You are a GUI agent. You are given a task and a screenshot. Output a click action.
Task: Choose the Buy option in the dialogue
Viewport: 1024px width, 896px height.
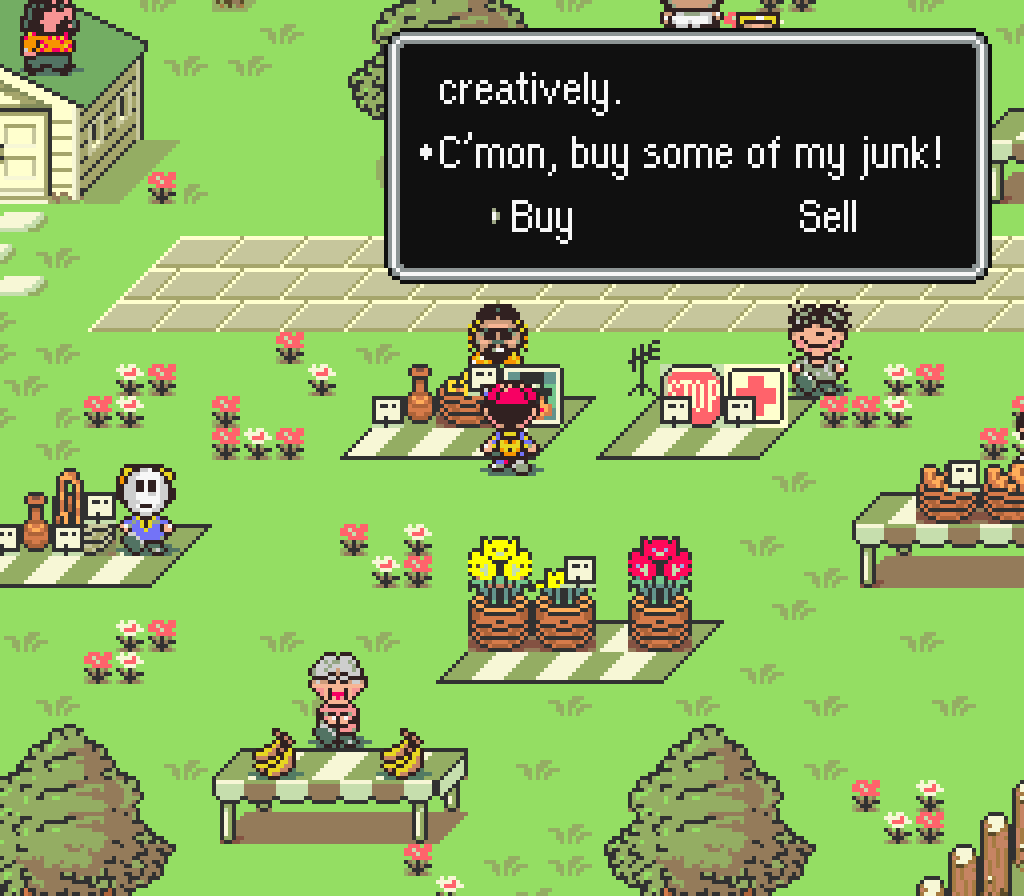541,217
